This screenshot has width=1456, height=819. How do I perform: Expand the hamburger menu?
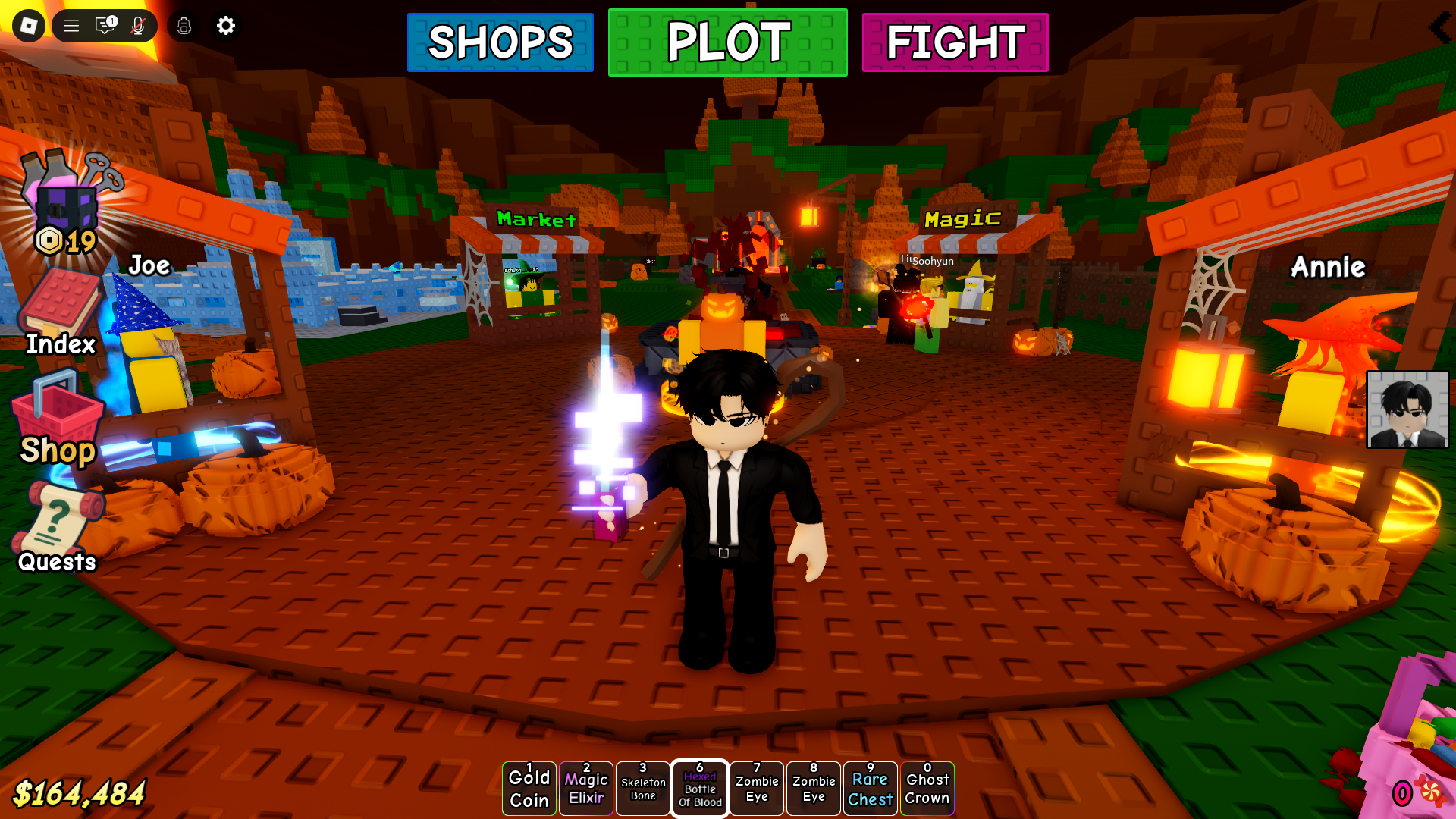(70, 25)
